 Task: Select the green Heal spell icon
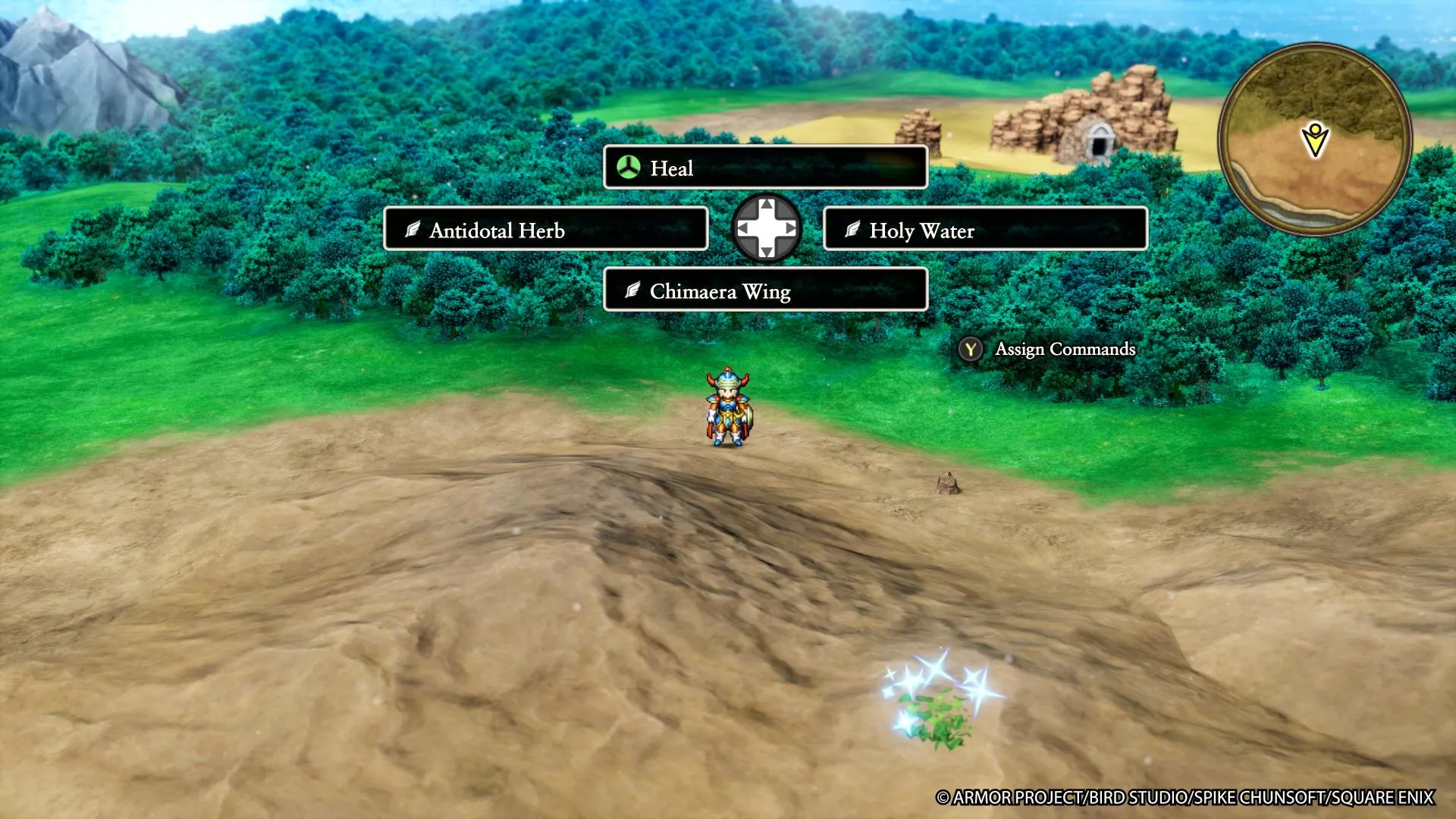click(627, 168)
